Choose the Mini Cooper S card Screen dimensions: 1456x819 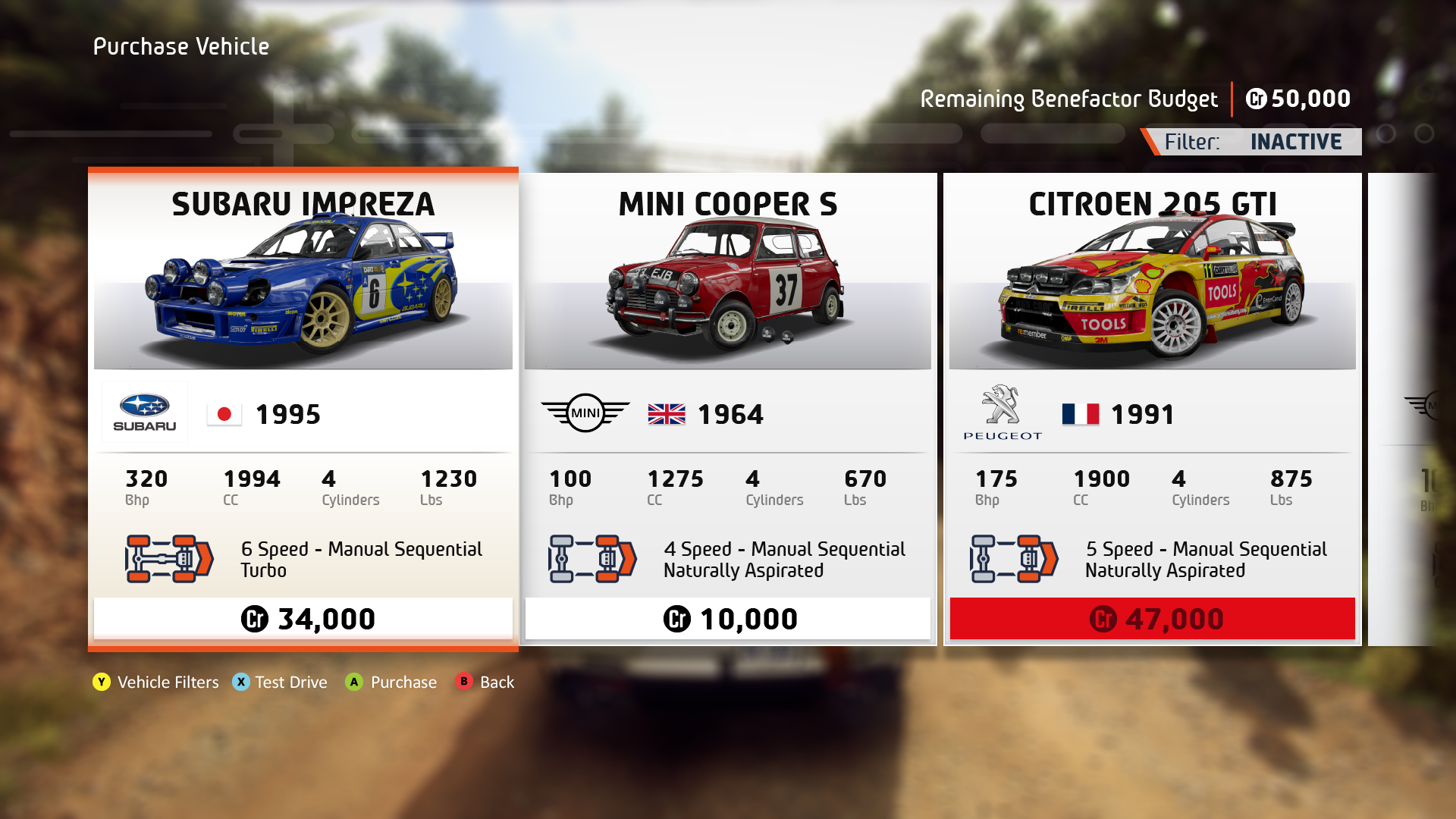(x=727, y=409)
